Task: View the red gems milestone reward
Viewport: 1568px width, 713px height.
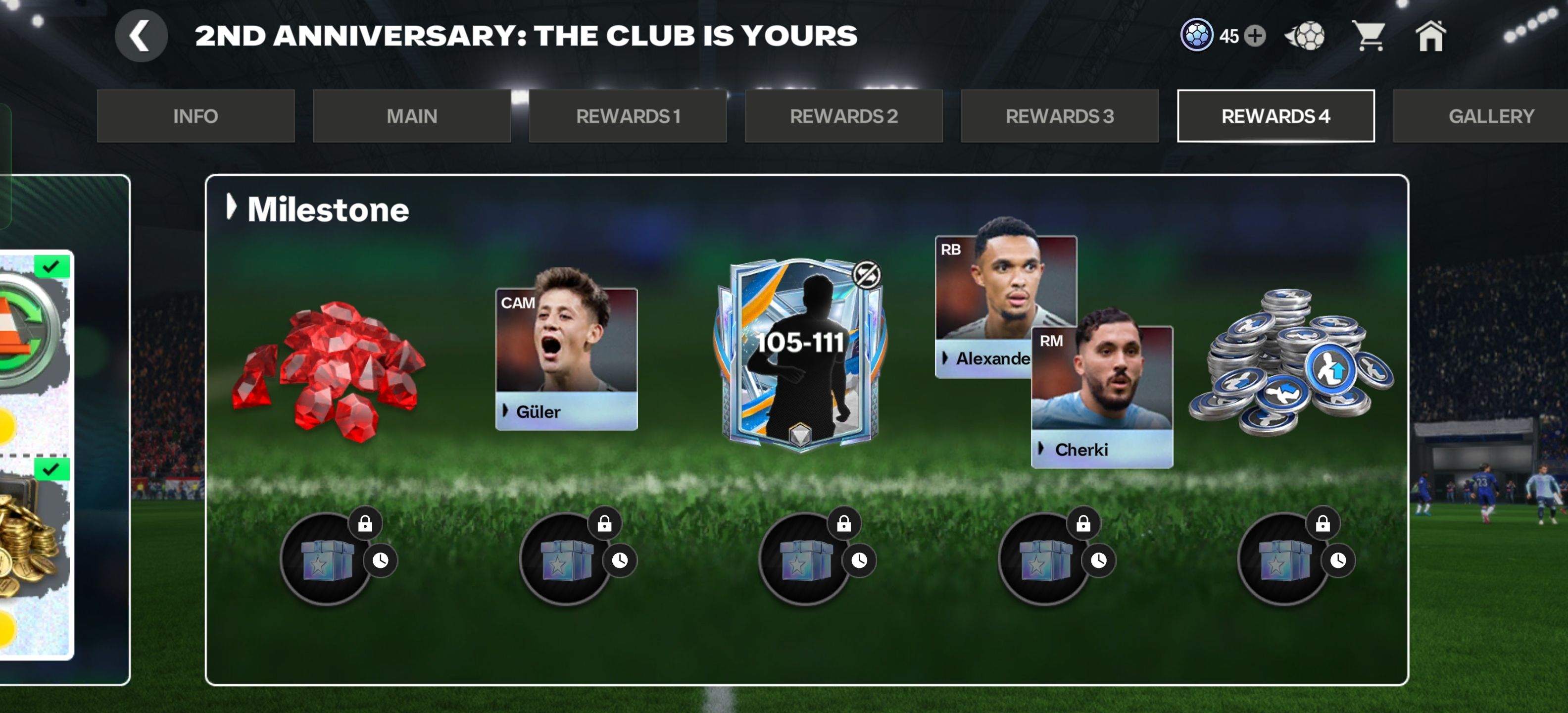Action: (x=329, y=369)
